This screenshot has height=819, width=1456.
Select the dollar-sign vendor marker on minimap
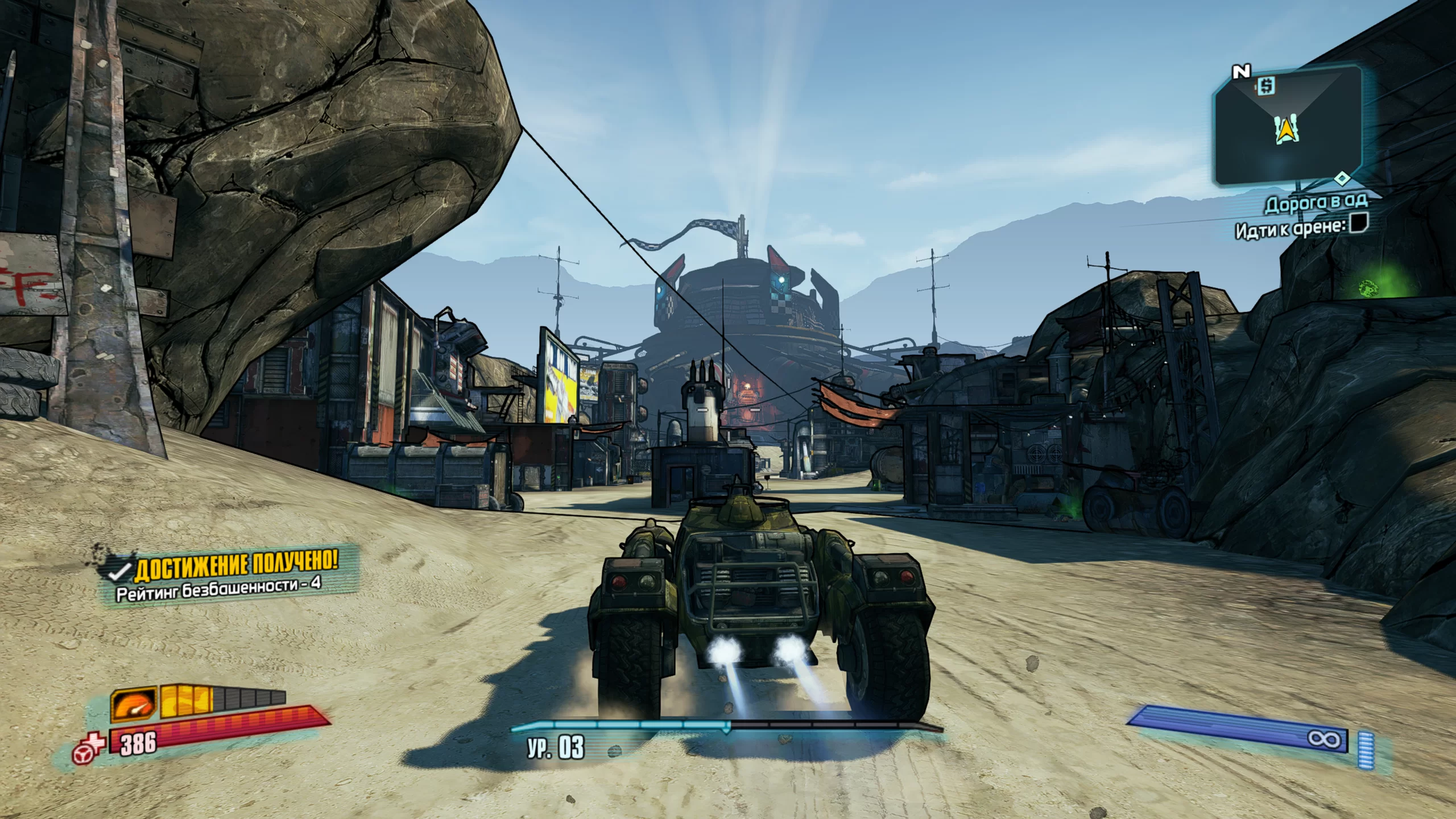click(x=1266, y=86)
